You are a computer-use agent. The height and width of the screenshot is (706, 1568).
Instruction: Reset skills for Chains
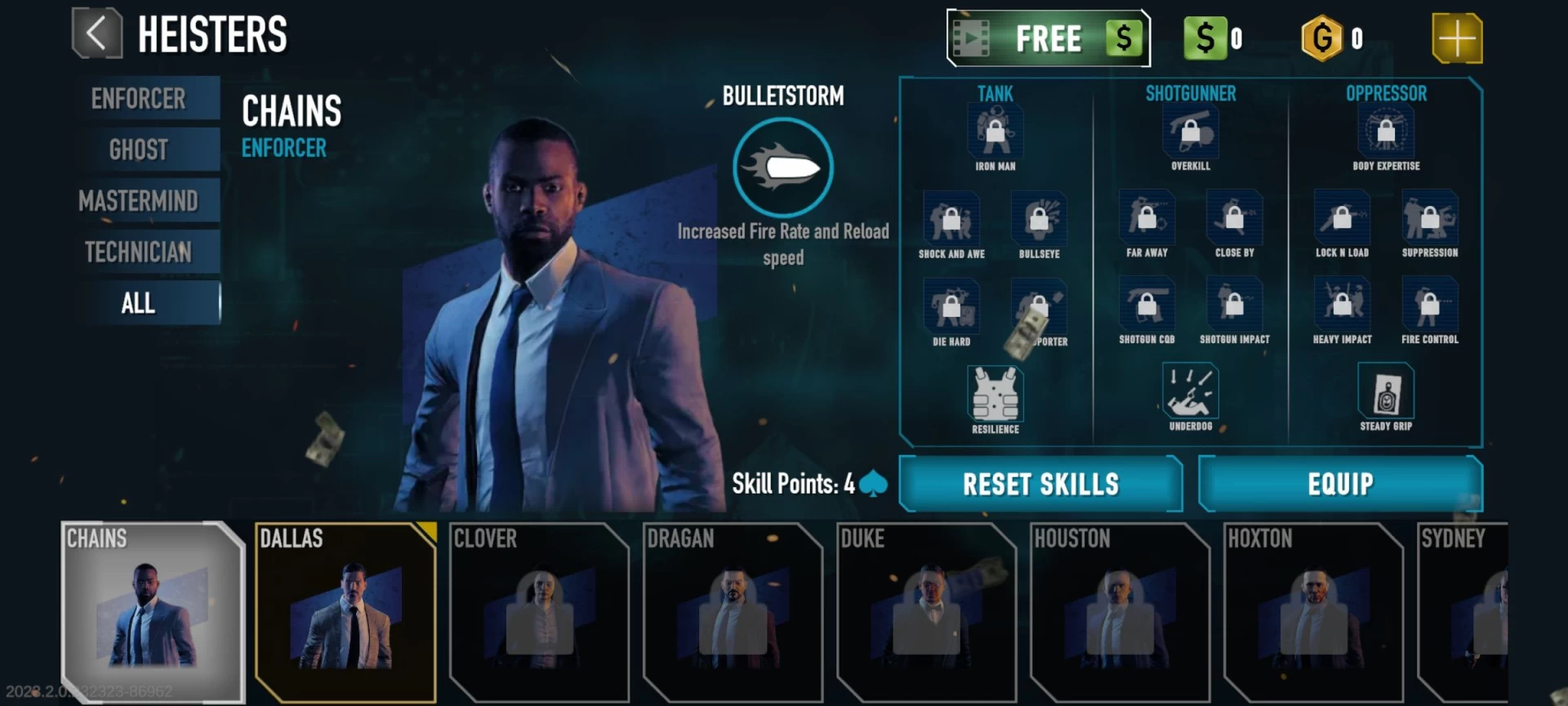tap(1040, 484)
